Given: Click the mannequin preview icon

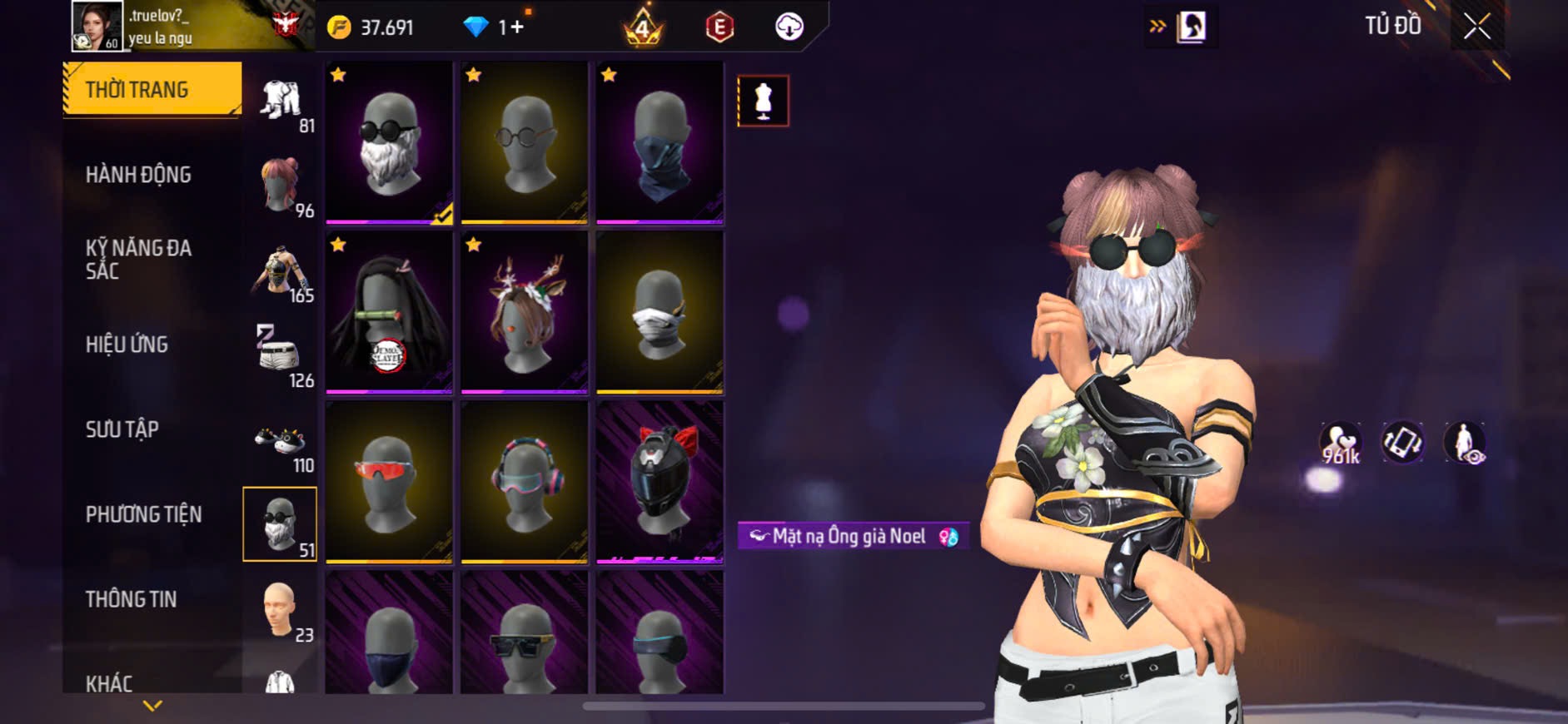Looking at the screenshot, I should click(x=763, y=101).
